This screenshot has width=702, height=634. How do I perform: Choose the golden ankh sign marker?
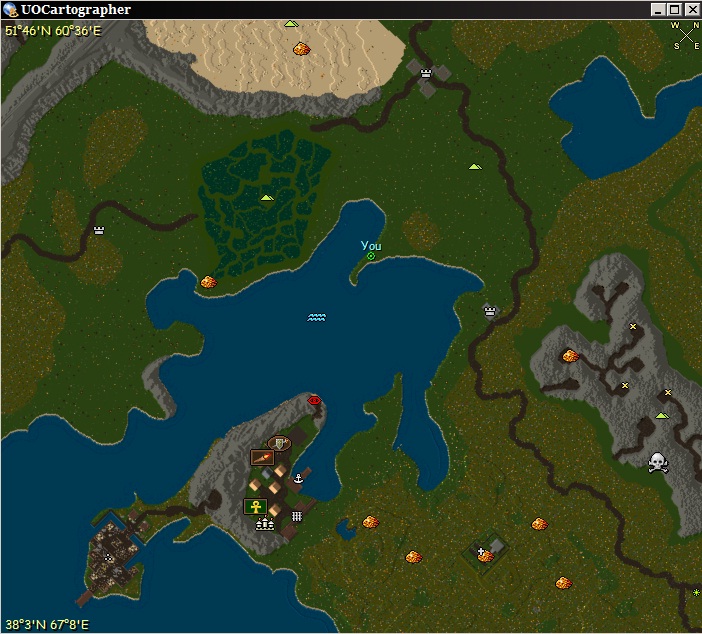[255, 506]
